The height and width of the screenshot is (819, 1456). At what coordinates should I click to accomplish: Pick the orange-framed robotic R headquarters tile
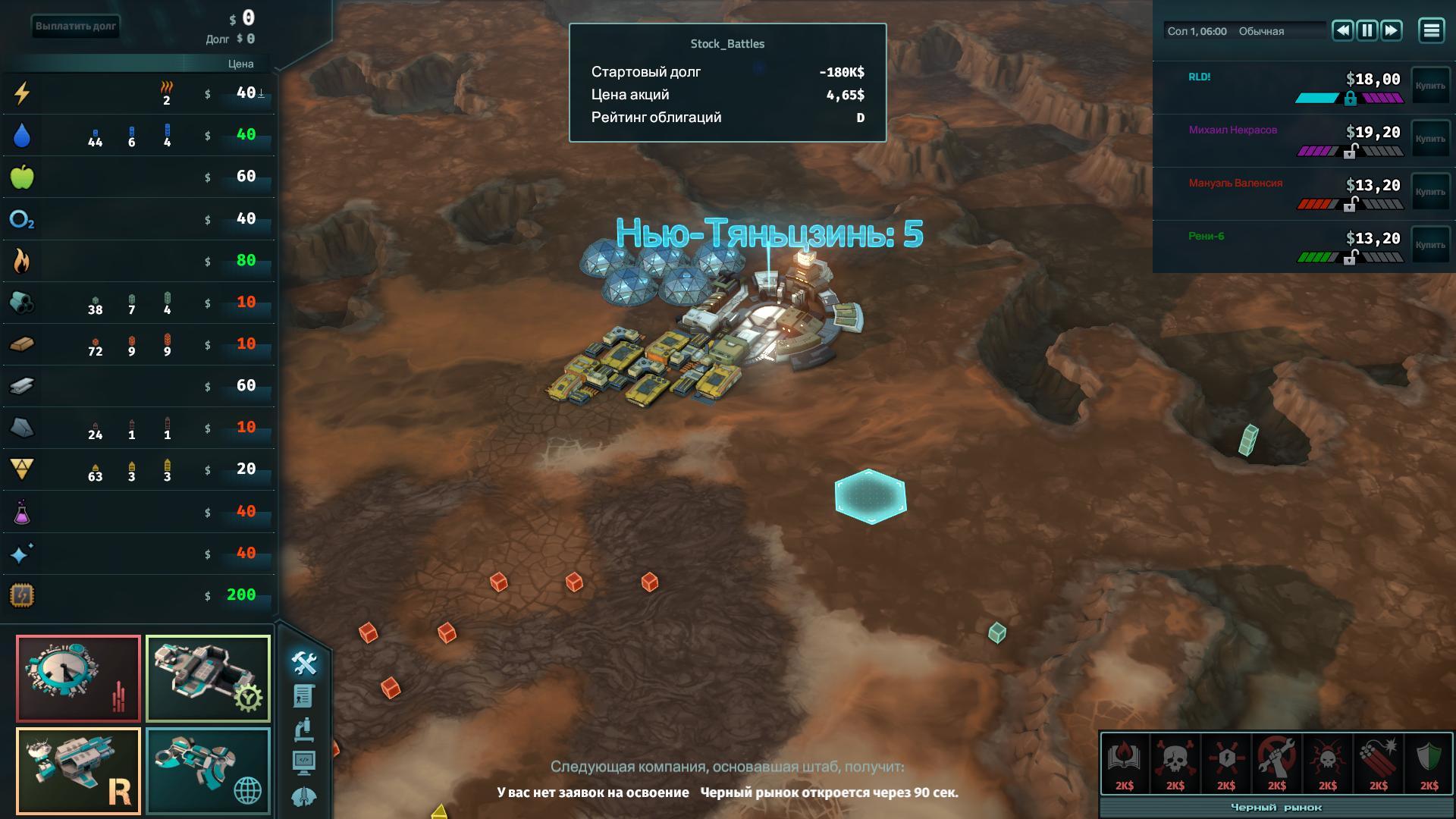[79, 770]
